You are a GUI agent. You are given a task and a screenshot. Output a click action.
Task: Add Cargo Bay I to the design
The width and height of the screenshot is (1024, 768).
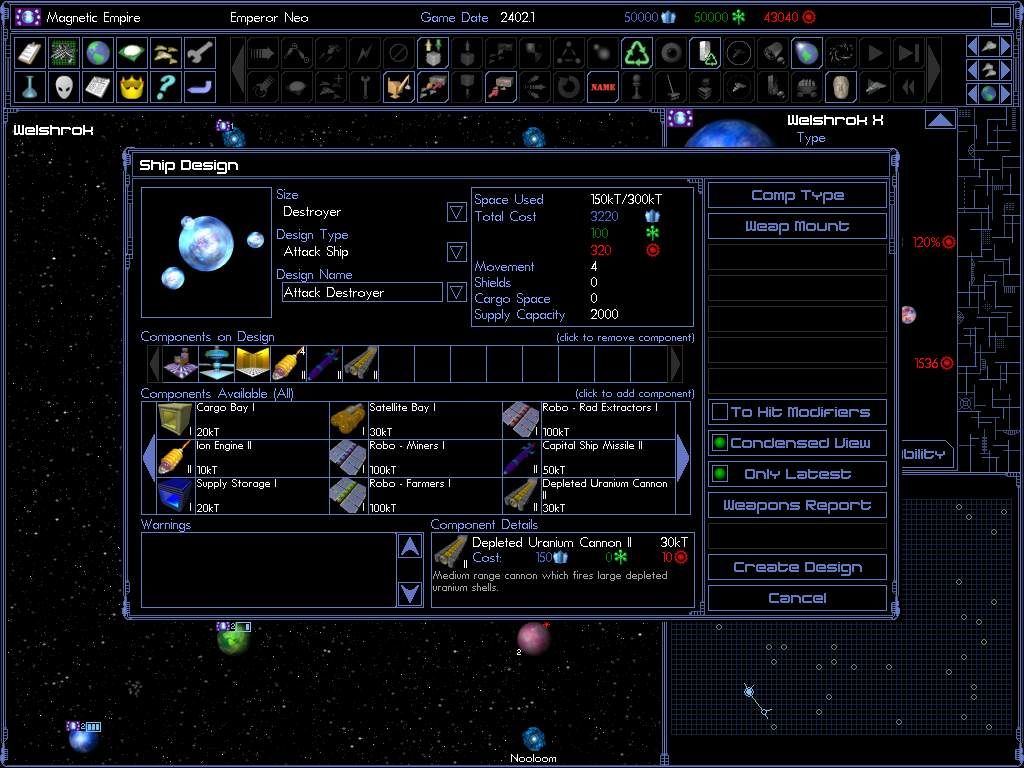tap(243, 420)
